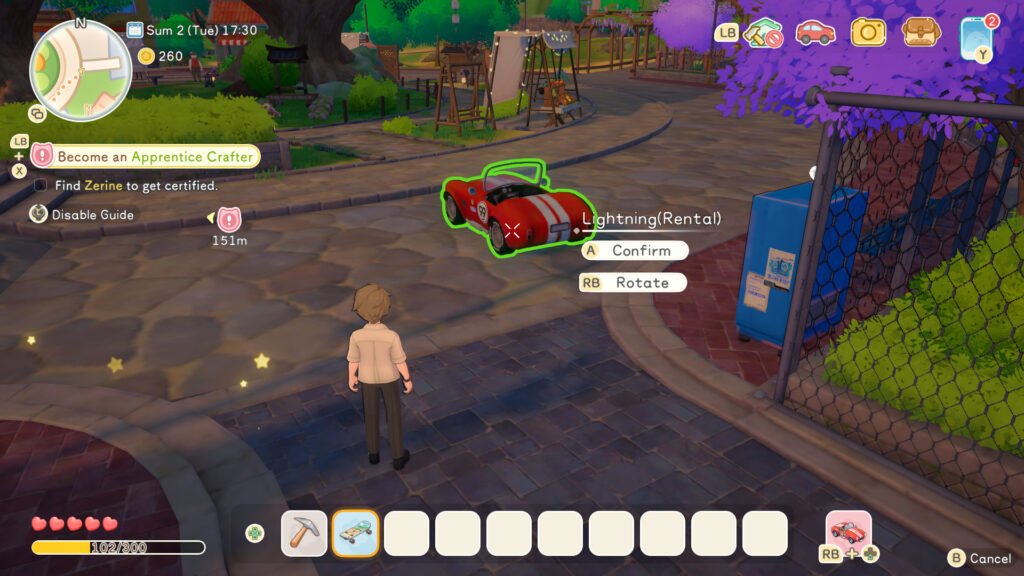Select the red car quick-use slot
The image size is (1024, 576).
(x=849, y=530)
